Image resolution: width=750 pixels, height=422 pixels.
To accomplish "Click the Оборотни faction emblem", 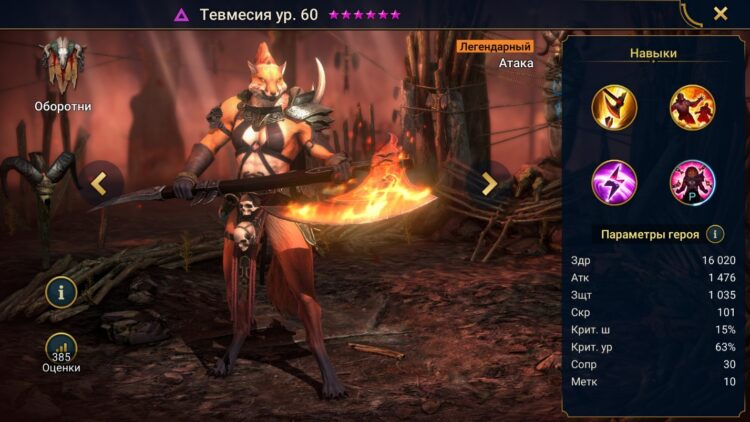I will pos(62,65).
